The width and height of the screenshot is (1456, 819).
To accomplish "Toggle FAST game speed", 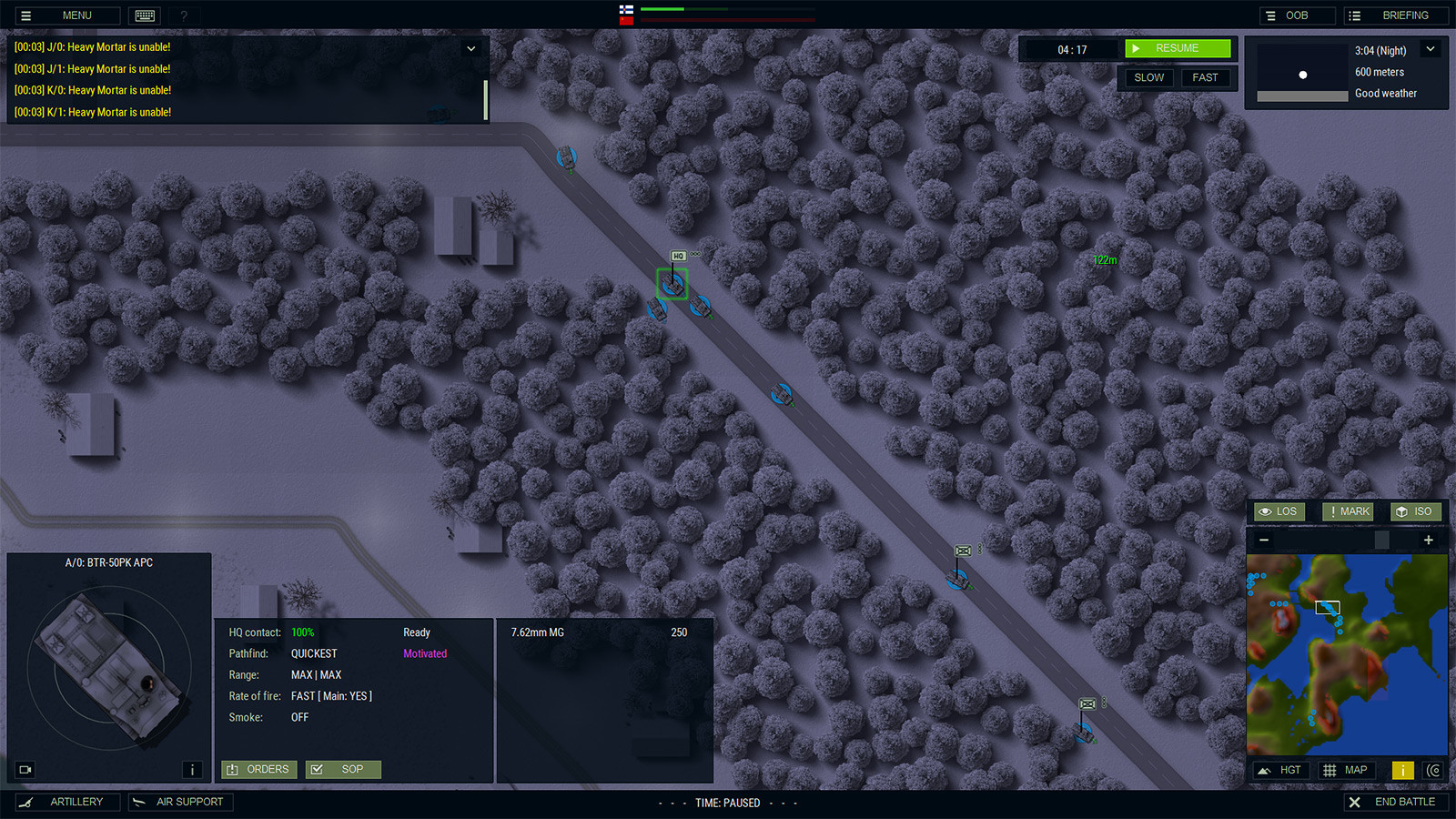I will pyautogui.click(x=1206, y=77).
